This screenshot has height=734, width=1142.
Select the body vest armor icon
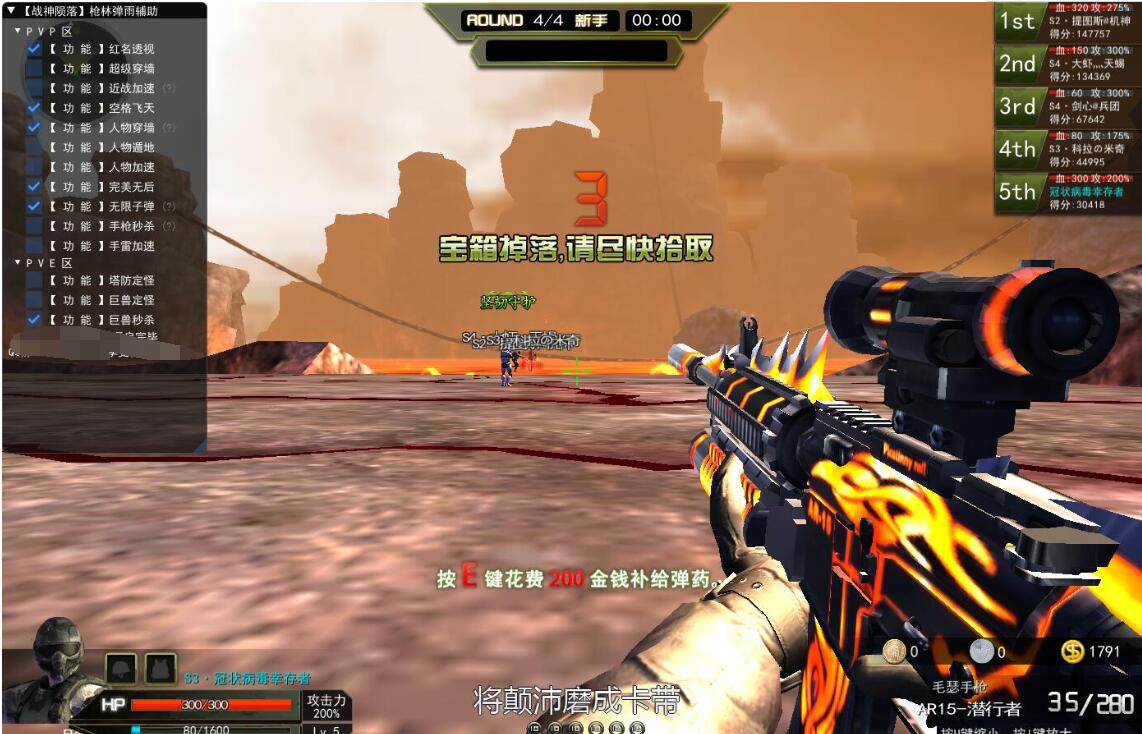pos(160,667)
